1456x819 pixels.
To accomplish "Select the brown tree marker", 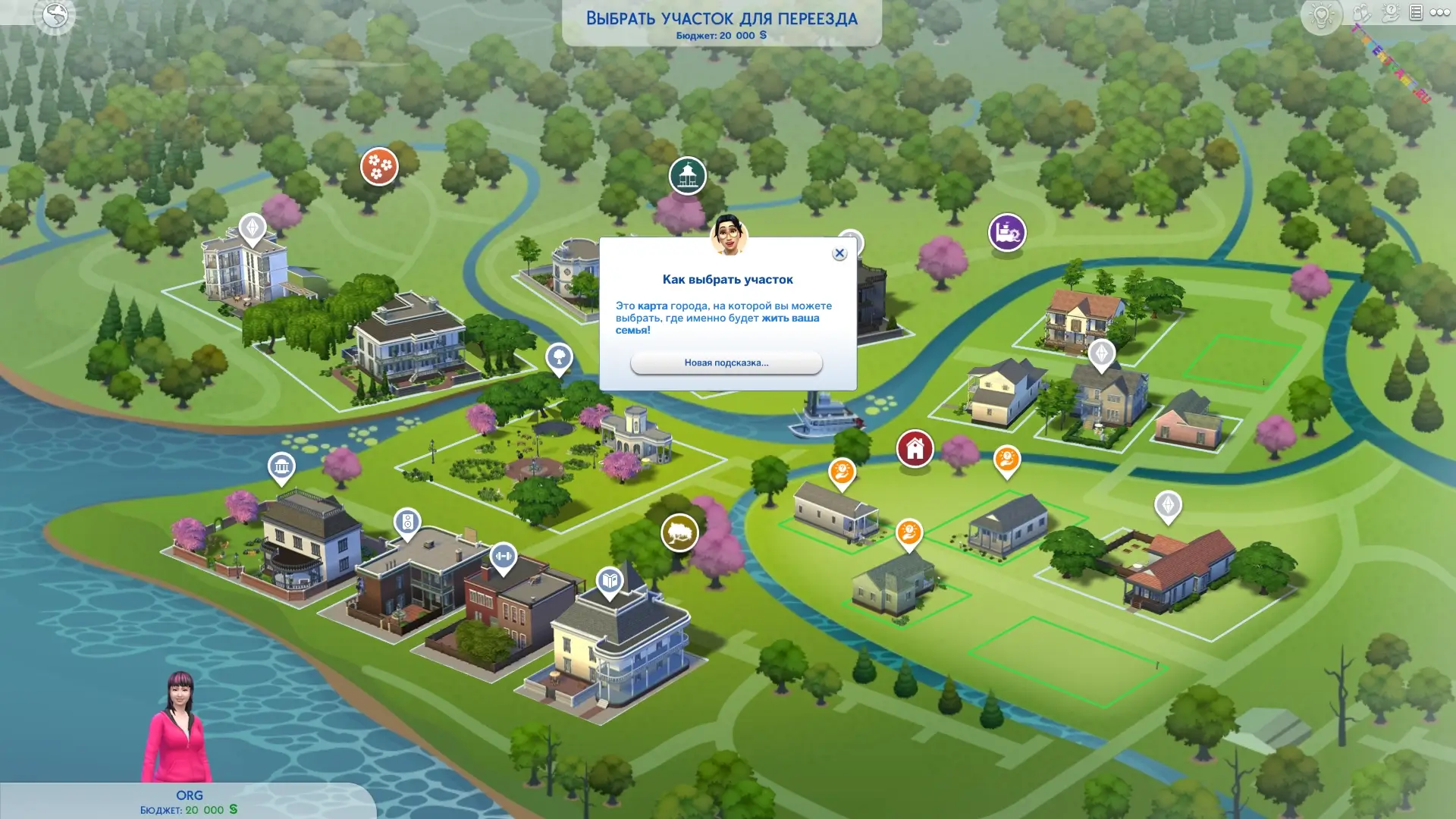I will (x=679, y=532).
